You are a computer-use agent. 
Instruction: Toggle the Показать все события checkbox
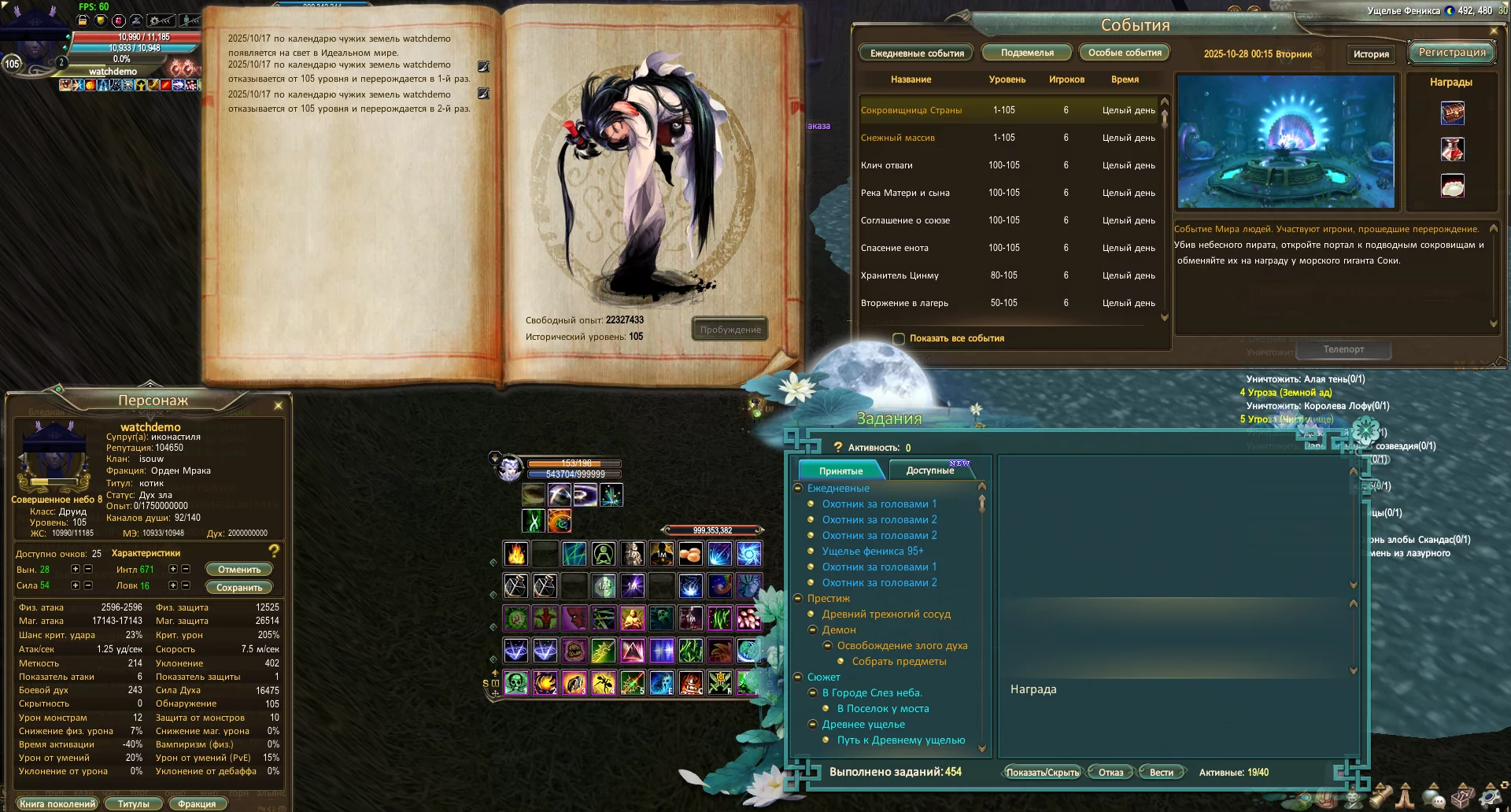coord(899,339)
